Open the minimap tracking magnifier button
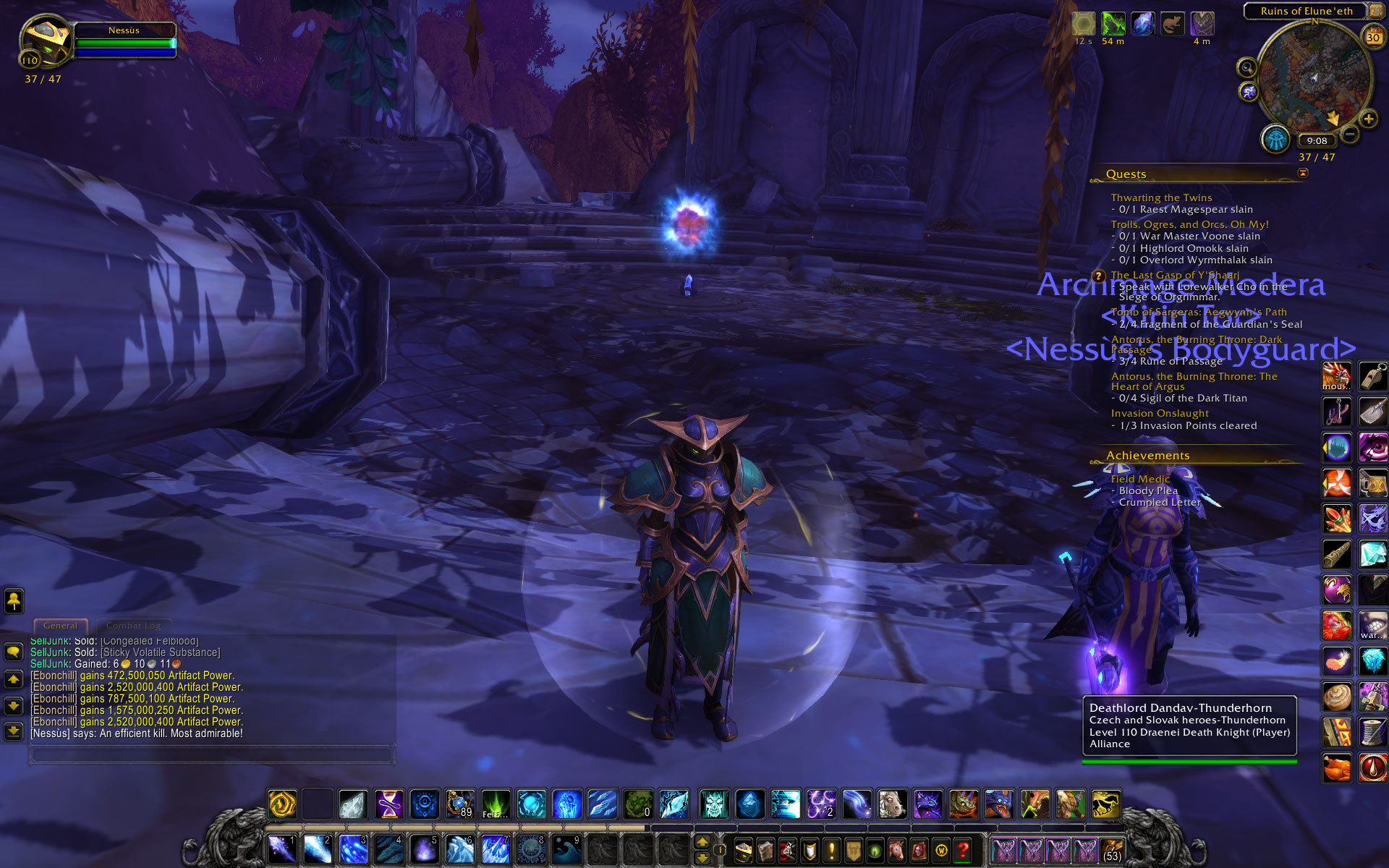 coord(1246,68)
